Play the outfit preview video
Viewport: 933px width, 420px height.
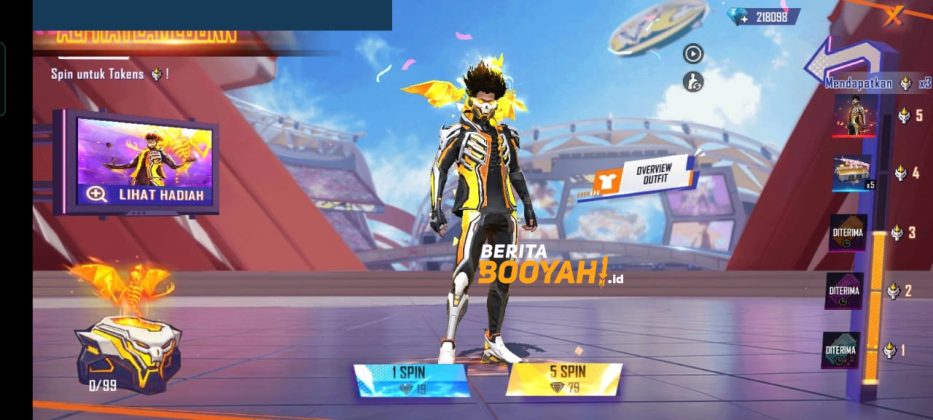coord(692,54)
